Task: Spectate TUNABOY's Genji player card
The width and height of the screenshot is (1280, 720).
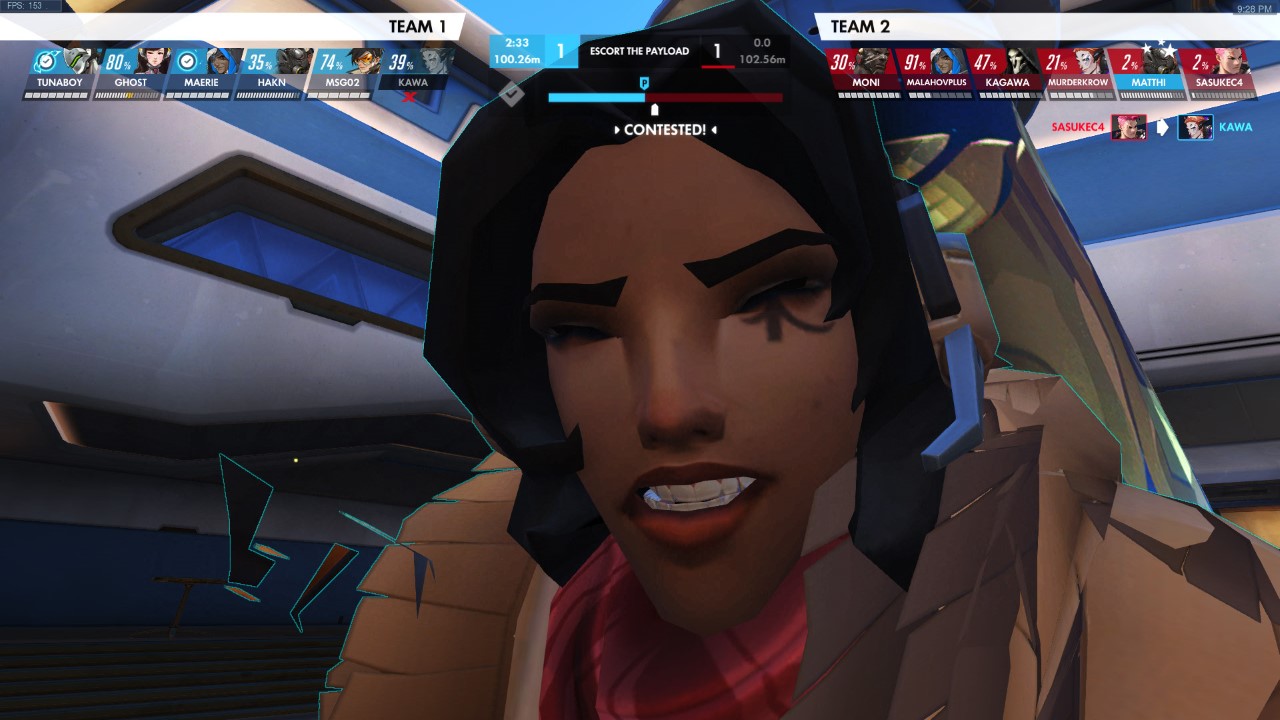Action: click(x=59, y=72)
